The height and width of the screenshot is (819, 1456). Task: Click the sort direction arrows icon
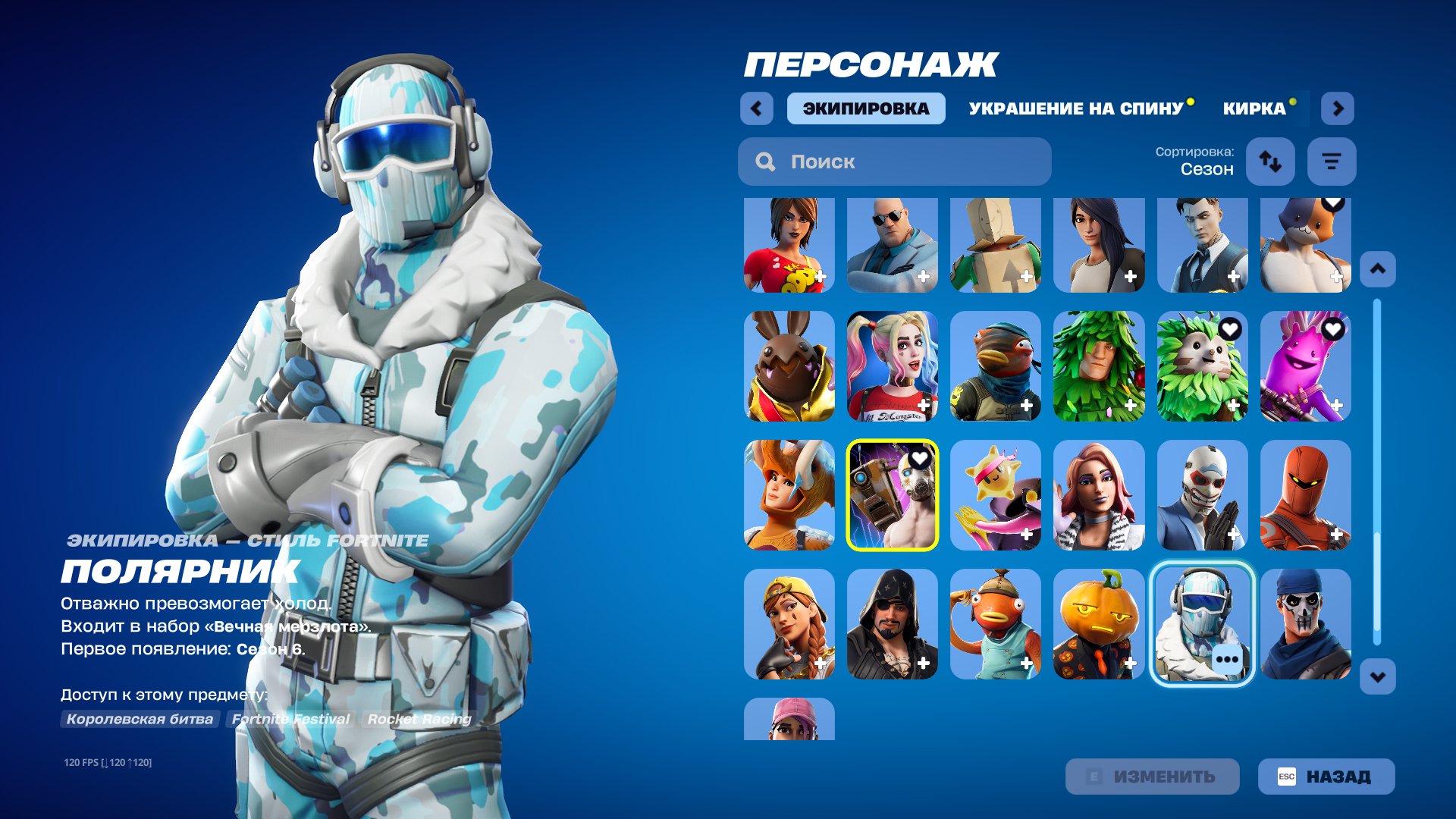(x=1270, y=162)
